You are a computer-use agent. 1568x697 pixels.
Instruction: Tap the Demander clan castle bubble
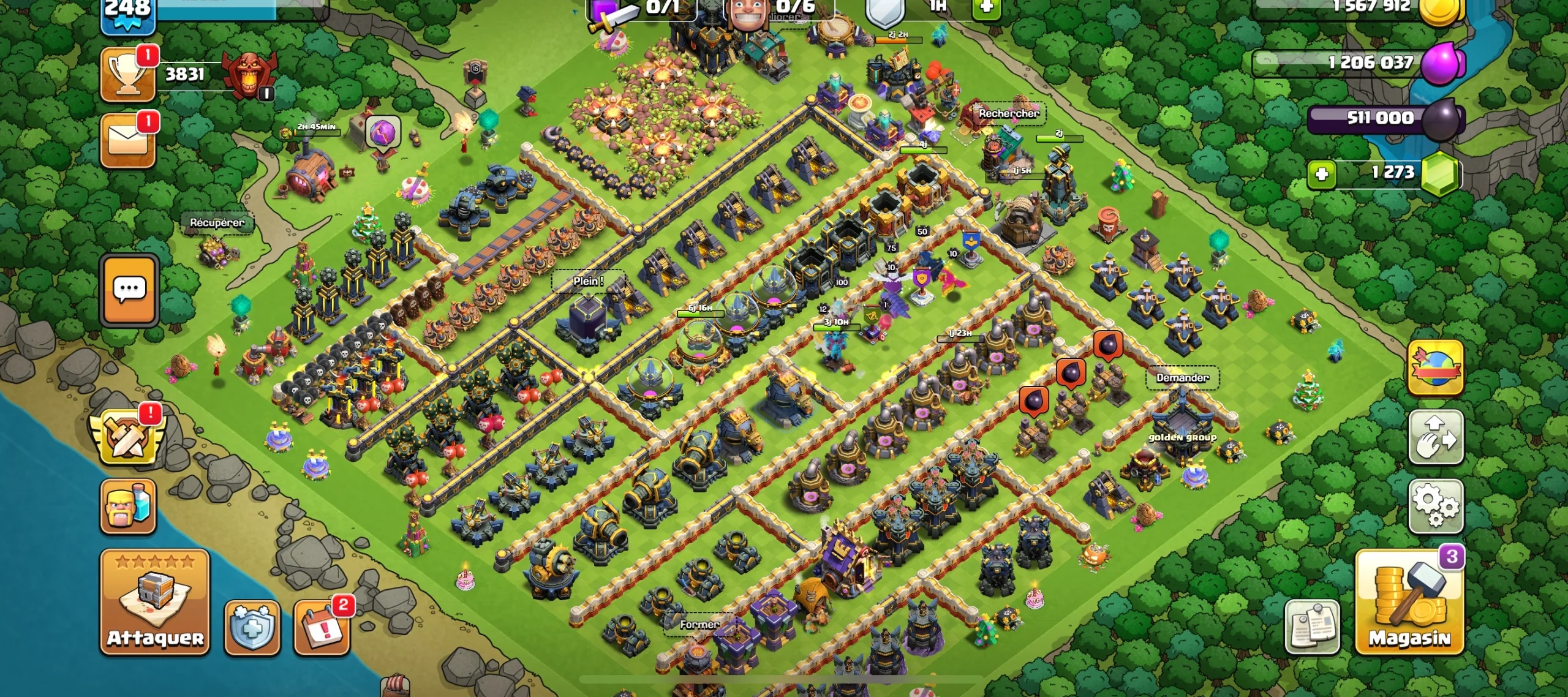coord(1182,378)
